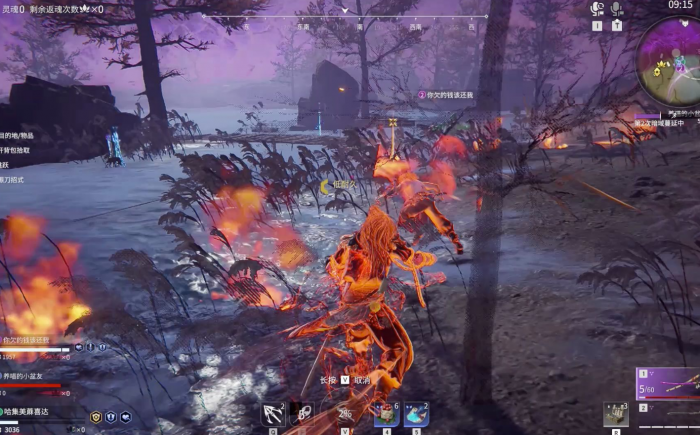Use the red potion jar item
700x435 pixels.
[x=386, y=414]
